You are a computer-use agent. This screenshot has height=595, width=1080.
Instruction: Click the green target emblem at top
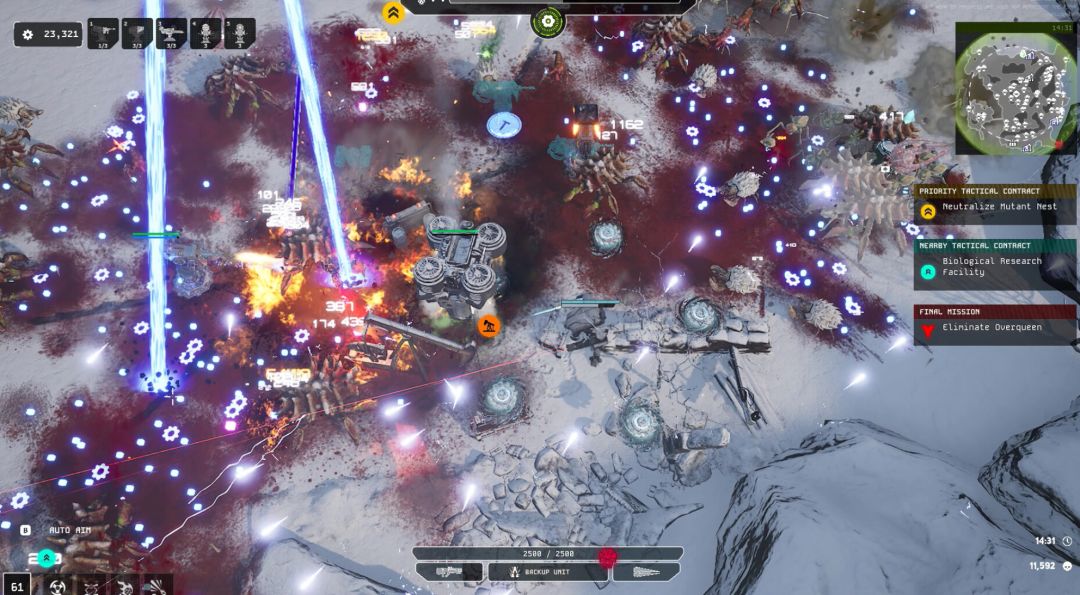pyautogui.click(x=548, y=19)
